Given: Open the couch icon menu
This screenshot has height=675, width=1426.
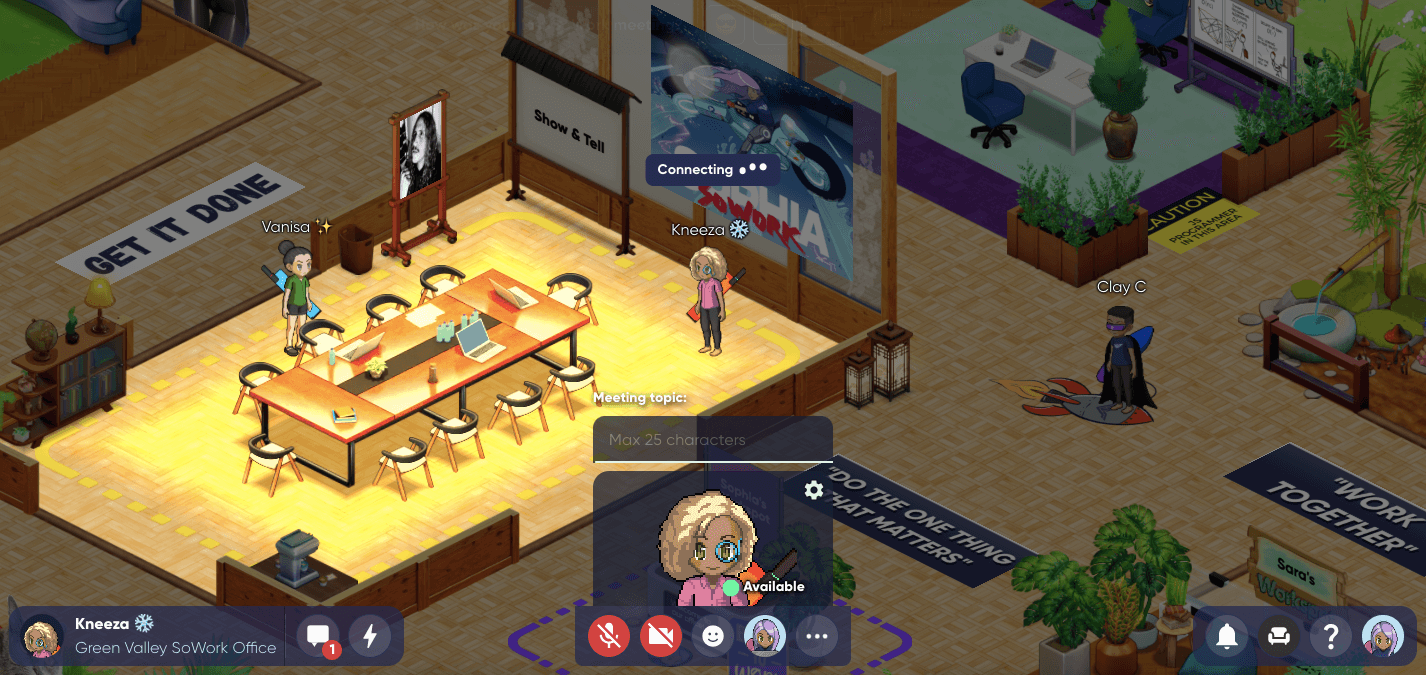Looking at the screenshot, I should pos(1278,636).
